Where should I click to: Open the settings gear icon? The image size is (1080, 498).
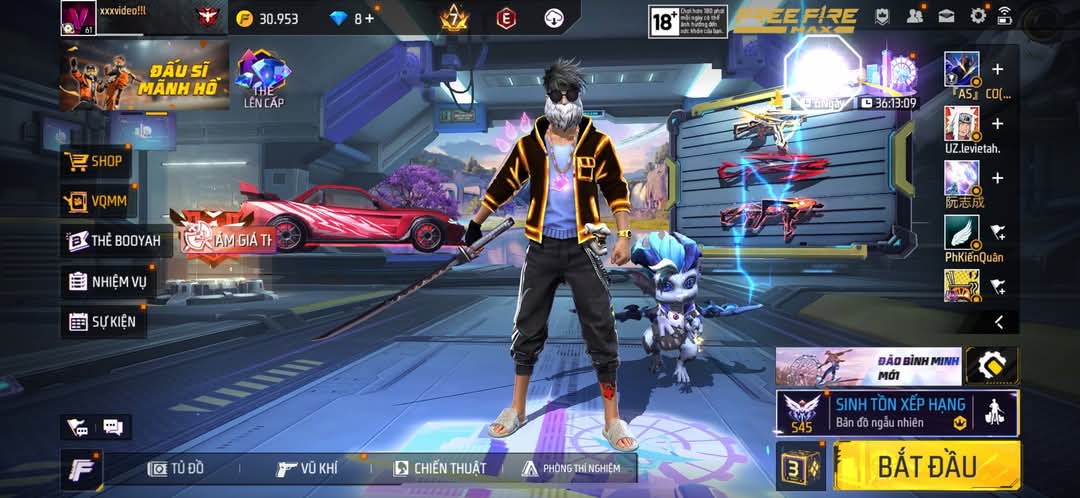point(978,16)
